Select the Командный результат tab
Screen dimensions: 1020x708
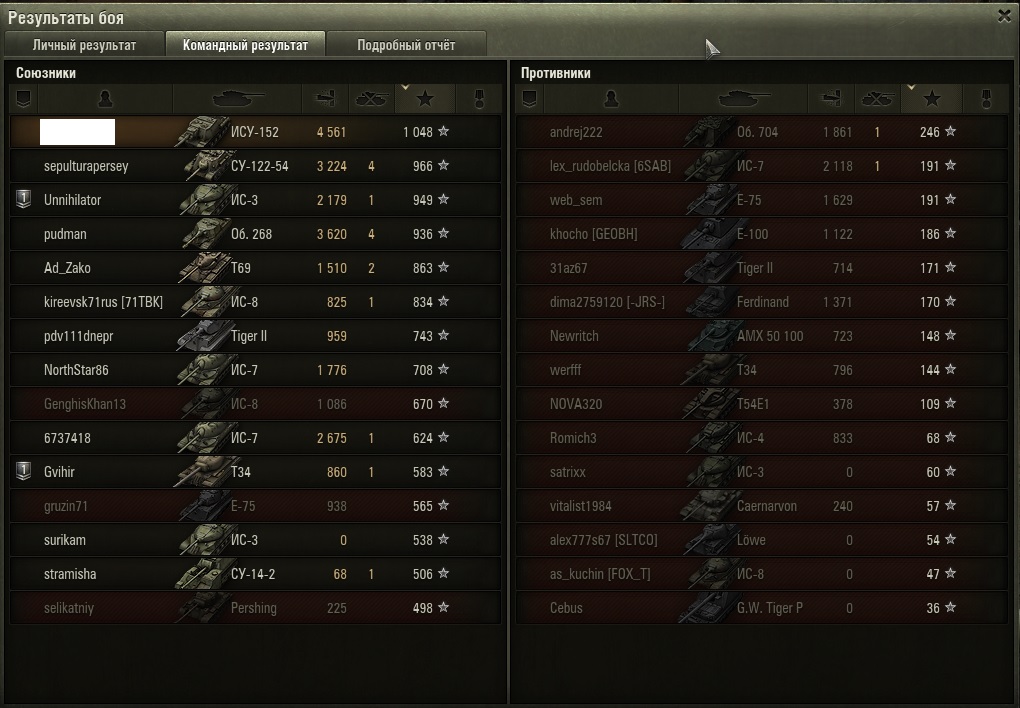pyautogui.click(x=245, y=45)
